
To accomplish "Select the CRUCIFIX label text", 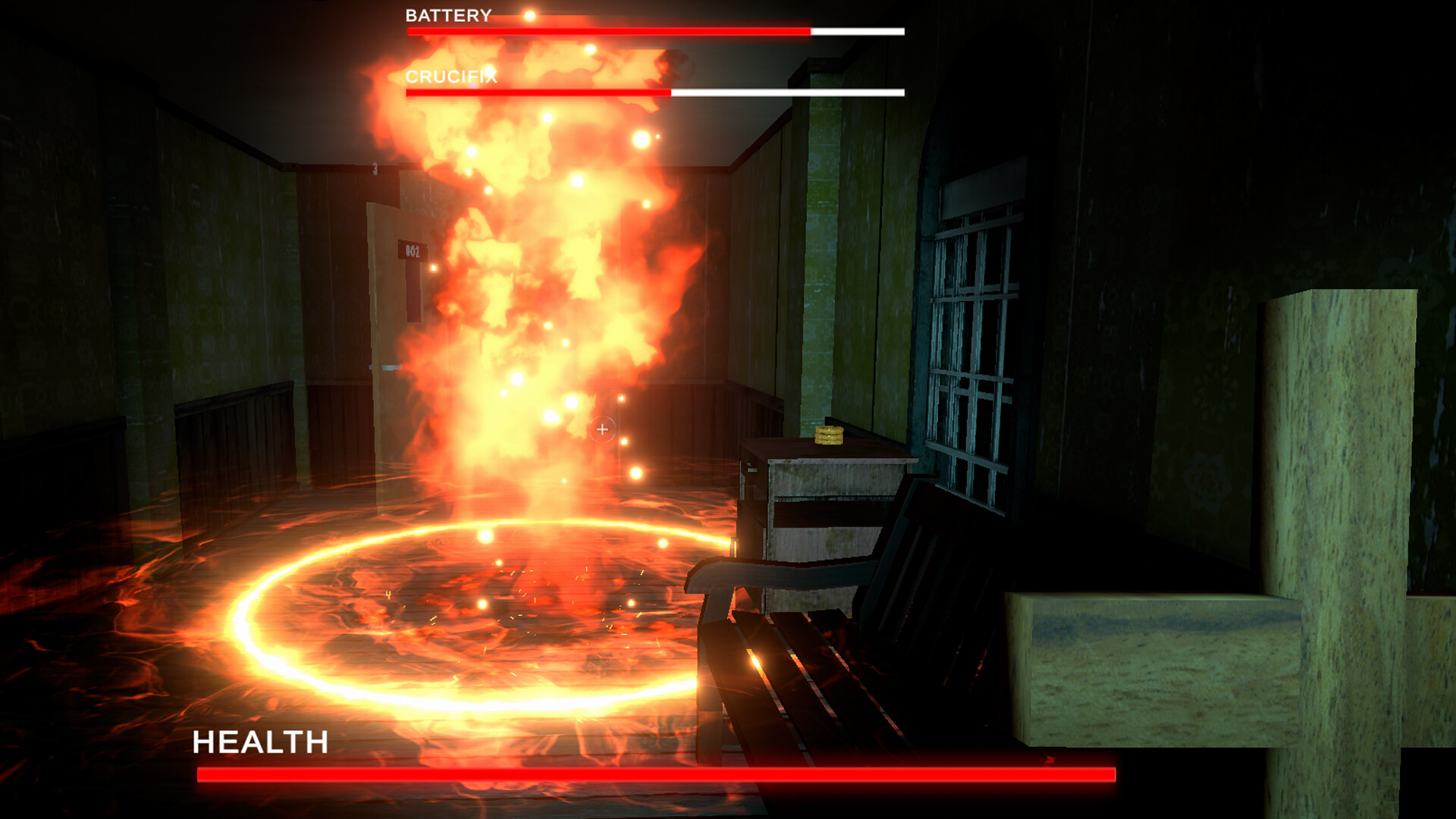I will [x=453, y=77].
